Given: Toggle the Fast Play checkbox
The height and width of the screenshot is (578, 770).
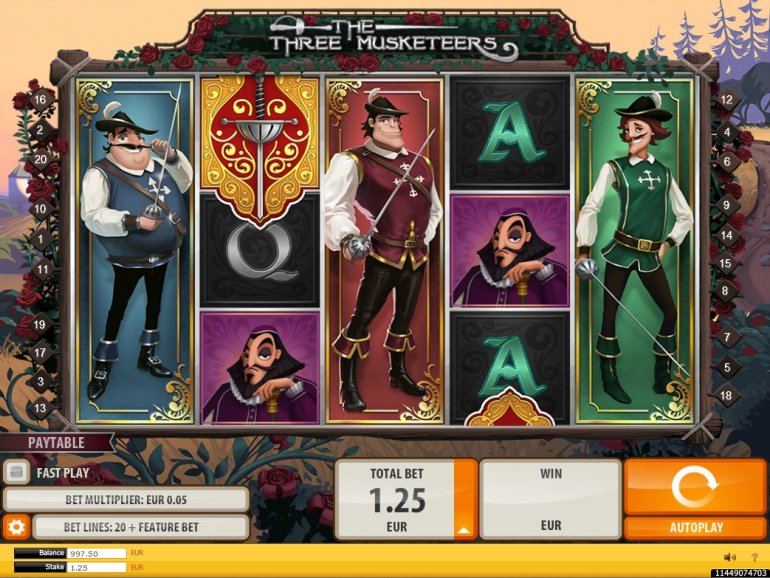Looking at the screenshot, I should pos(17,473).
